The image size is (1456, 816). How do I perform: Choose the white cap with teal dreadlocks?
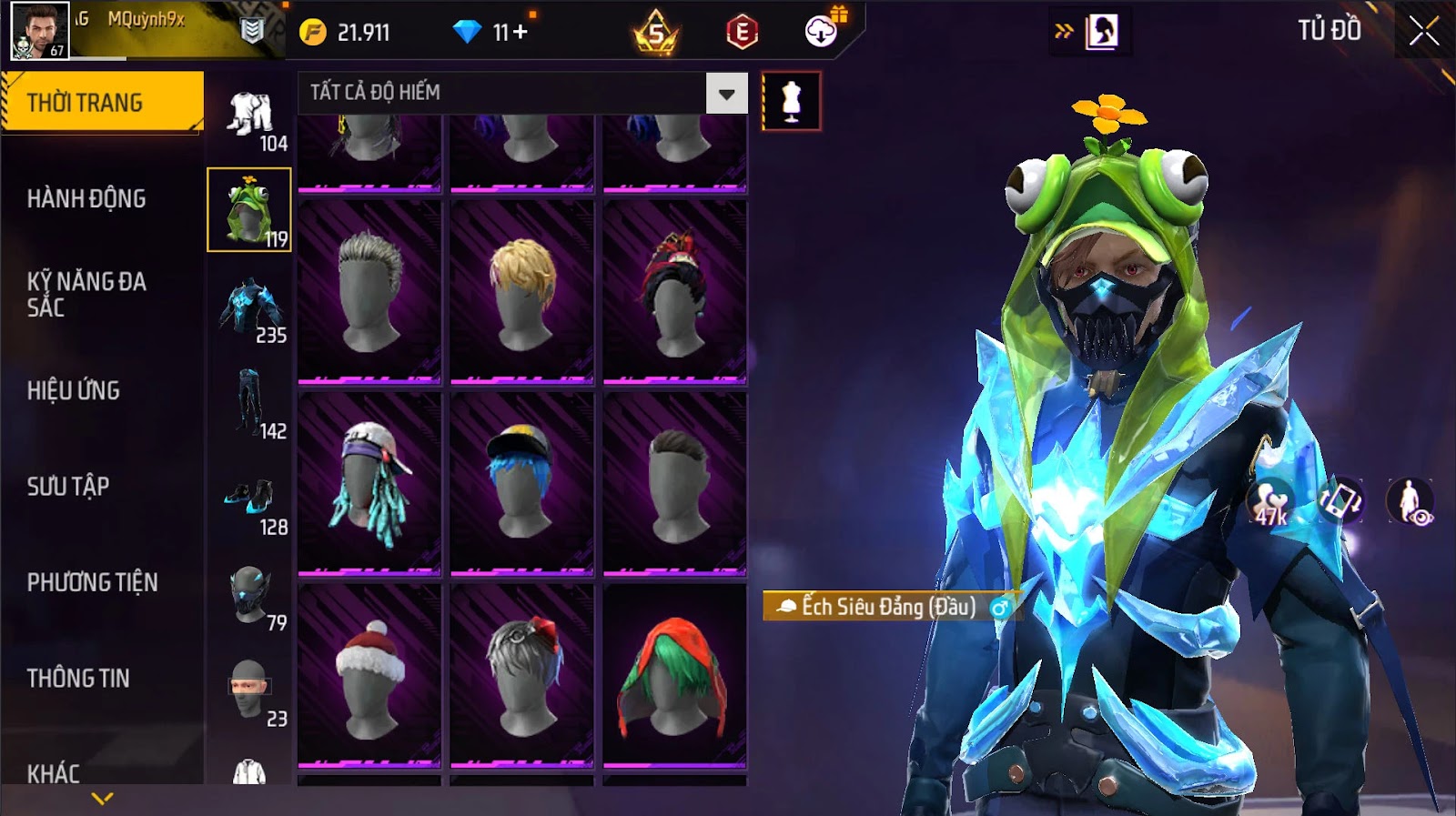coord(369,483)
